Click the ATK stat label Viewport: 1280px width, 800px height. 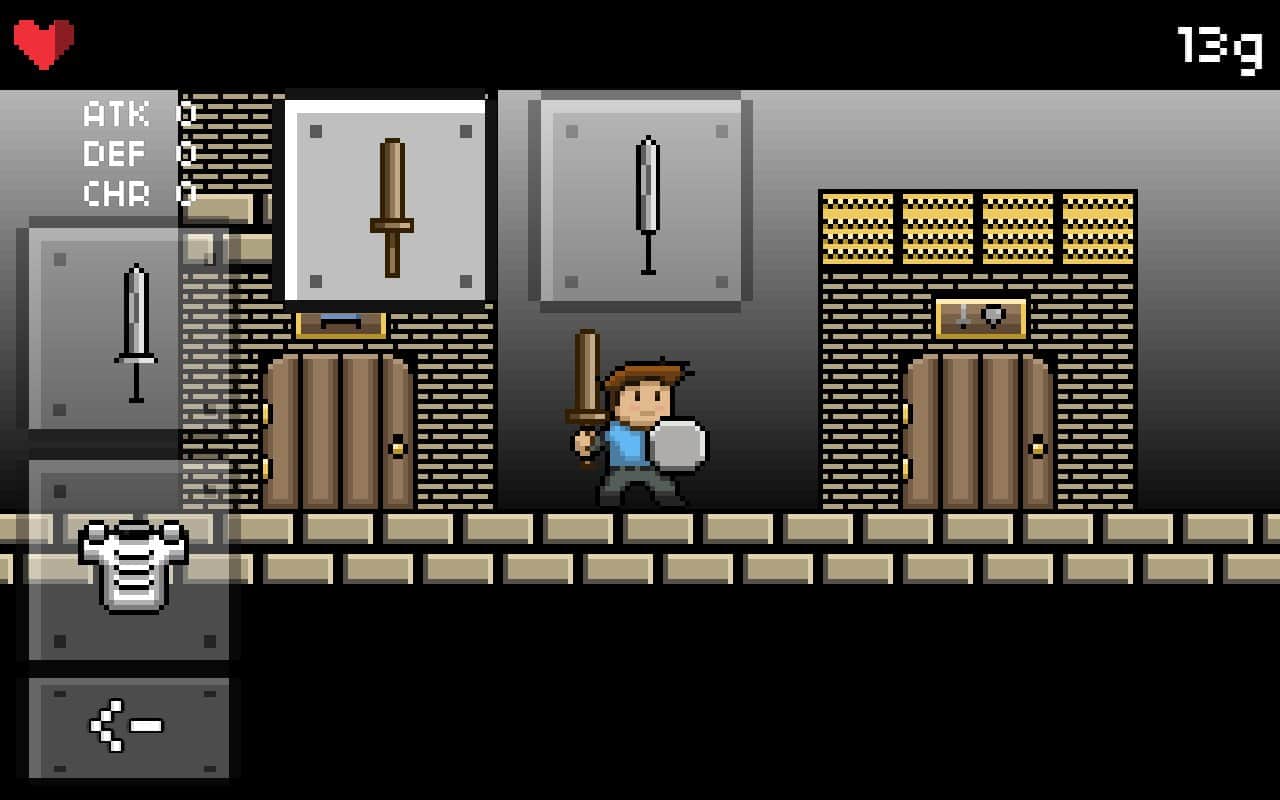[x=115, y=113]
